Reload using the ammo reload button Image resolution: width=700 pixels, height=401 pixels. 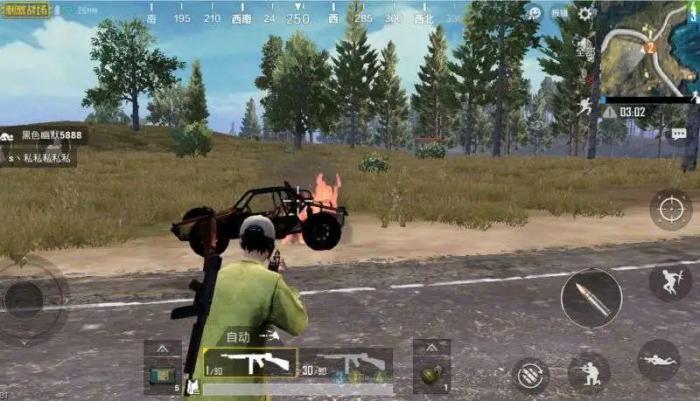coord(531,375)
